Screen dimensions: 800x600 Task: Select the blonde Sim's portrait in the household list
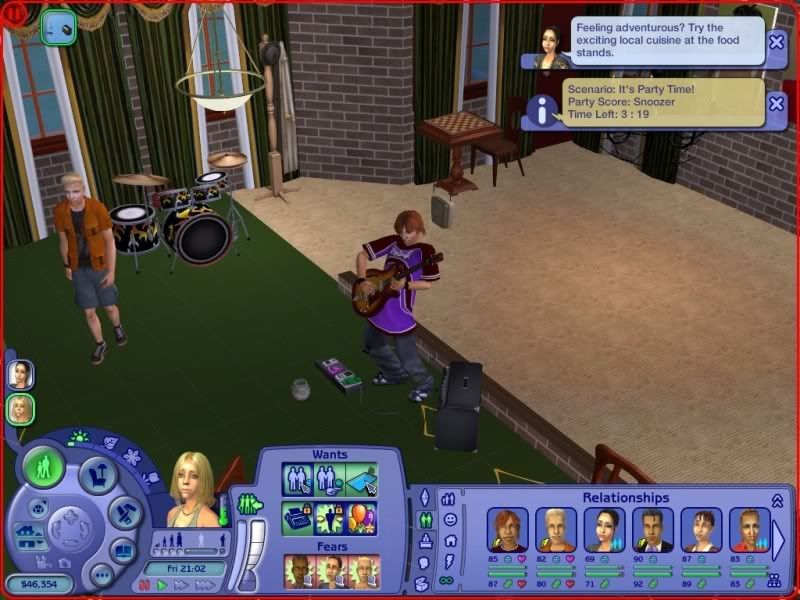pos(20,408)
